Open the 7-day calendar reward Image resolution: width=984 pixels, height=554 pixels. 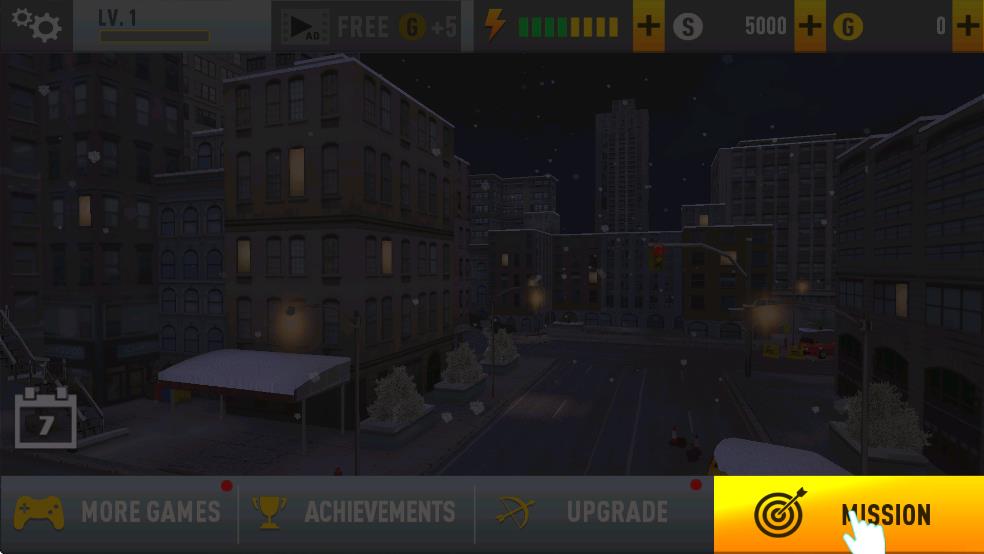[x=45, y=419]
